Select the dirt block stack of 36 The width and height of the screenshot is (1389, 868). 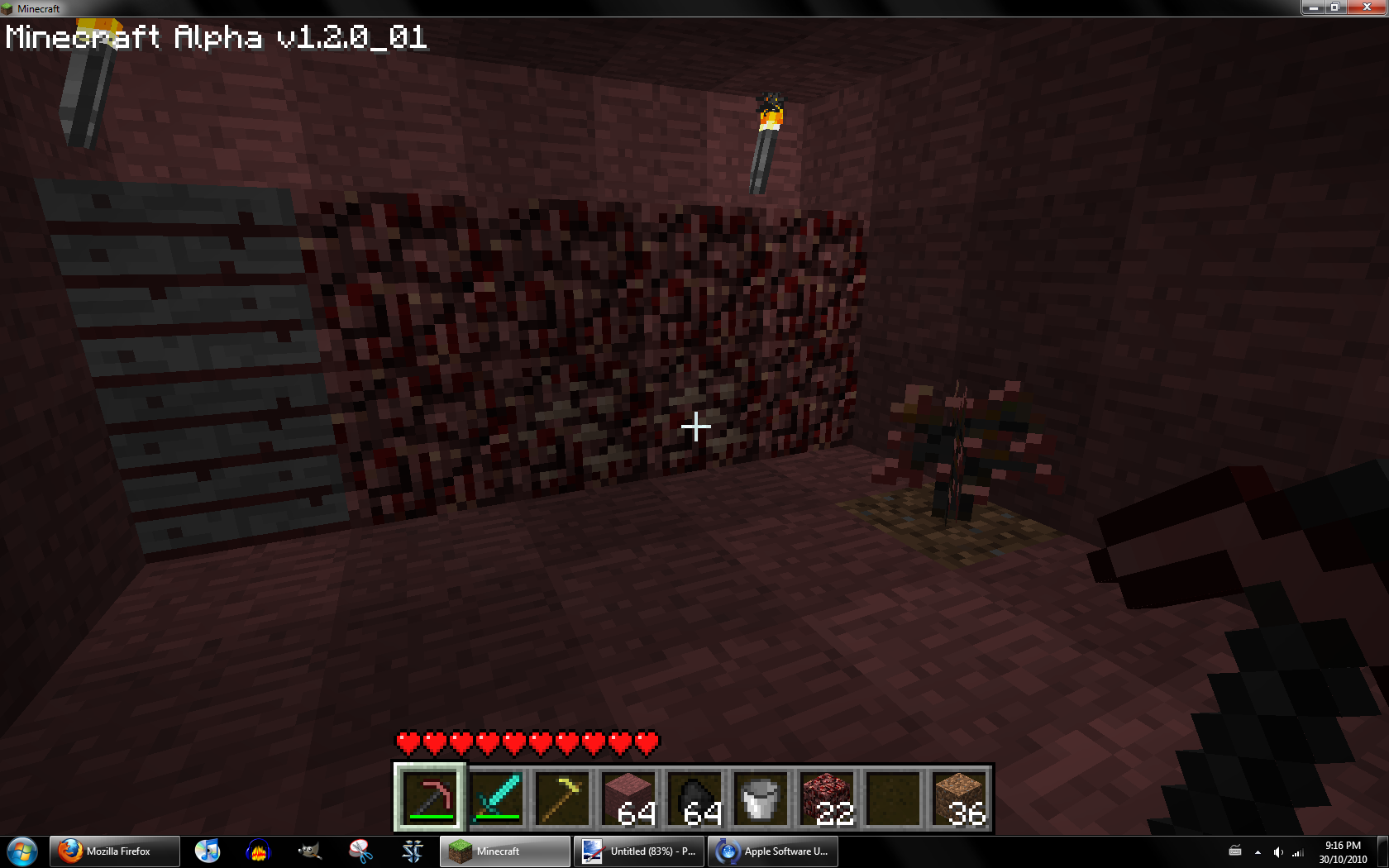(x=959, y=798)
